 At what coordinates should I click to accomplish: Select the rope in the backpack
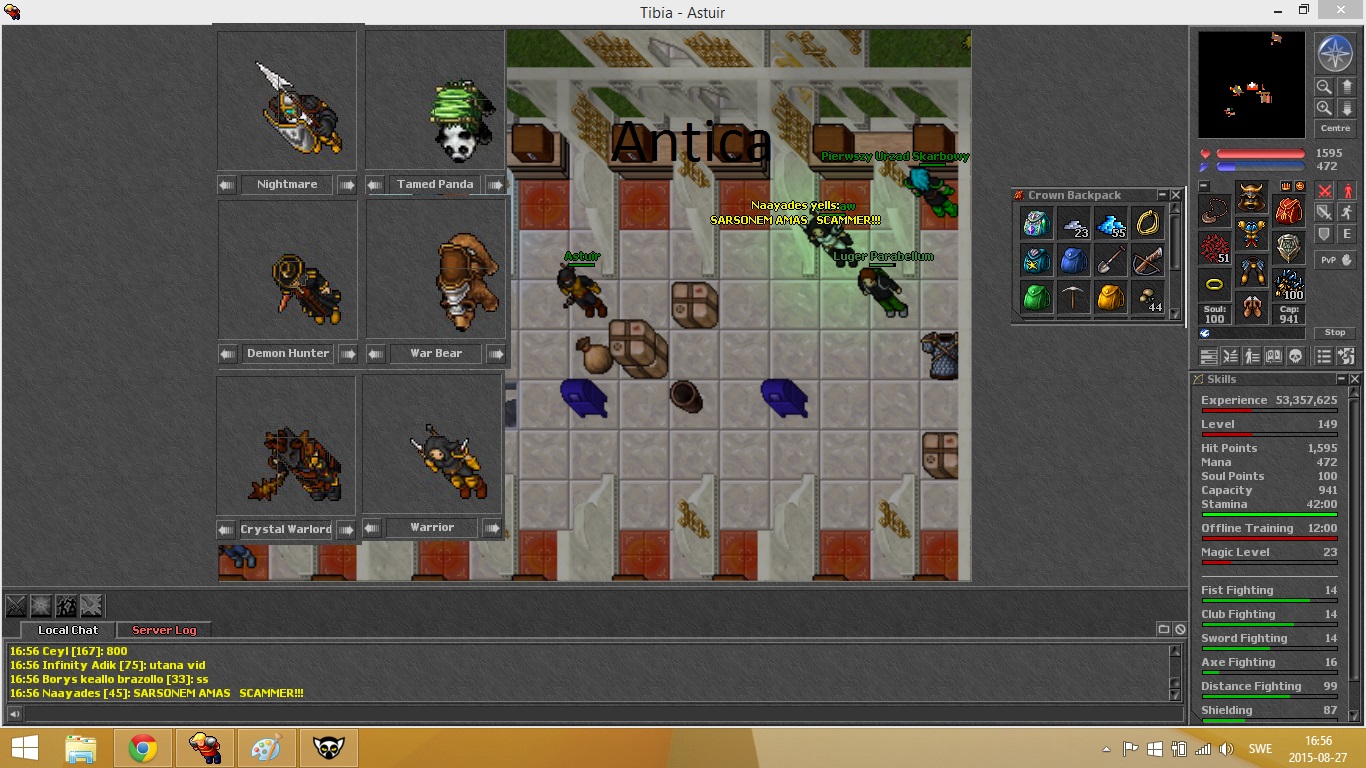[1147, 224]
